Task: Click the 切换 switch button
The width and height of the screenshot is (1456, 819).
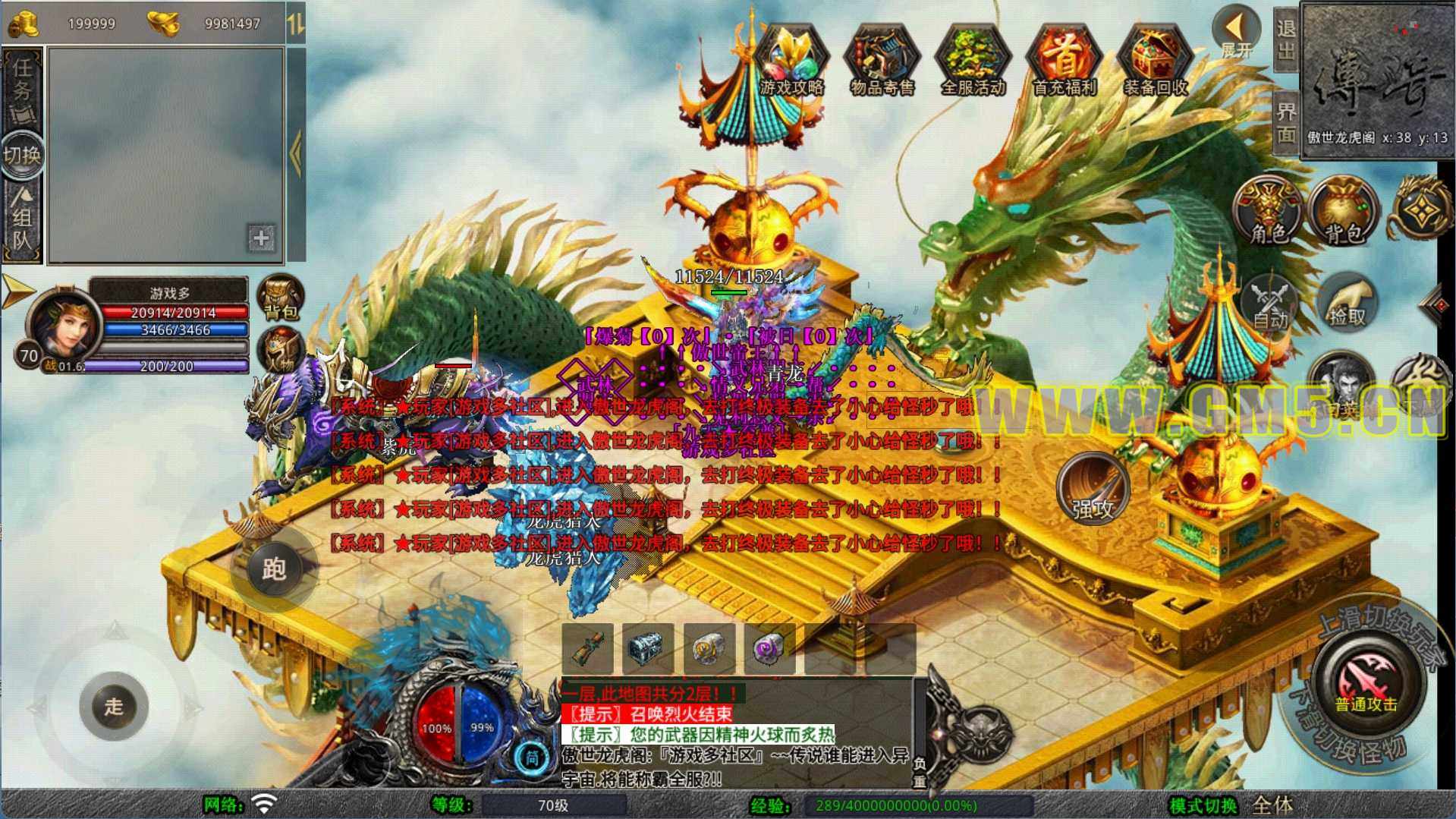Action: (x=22, y=156)
